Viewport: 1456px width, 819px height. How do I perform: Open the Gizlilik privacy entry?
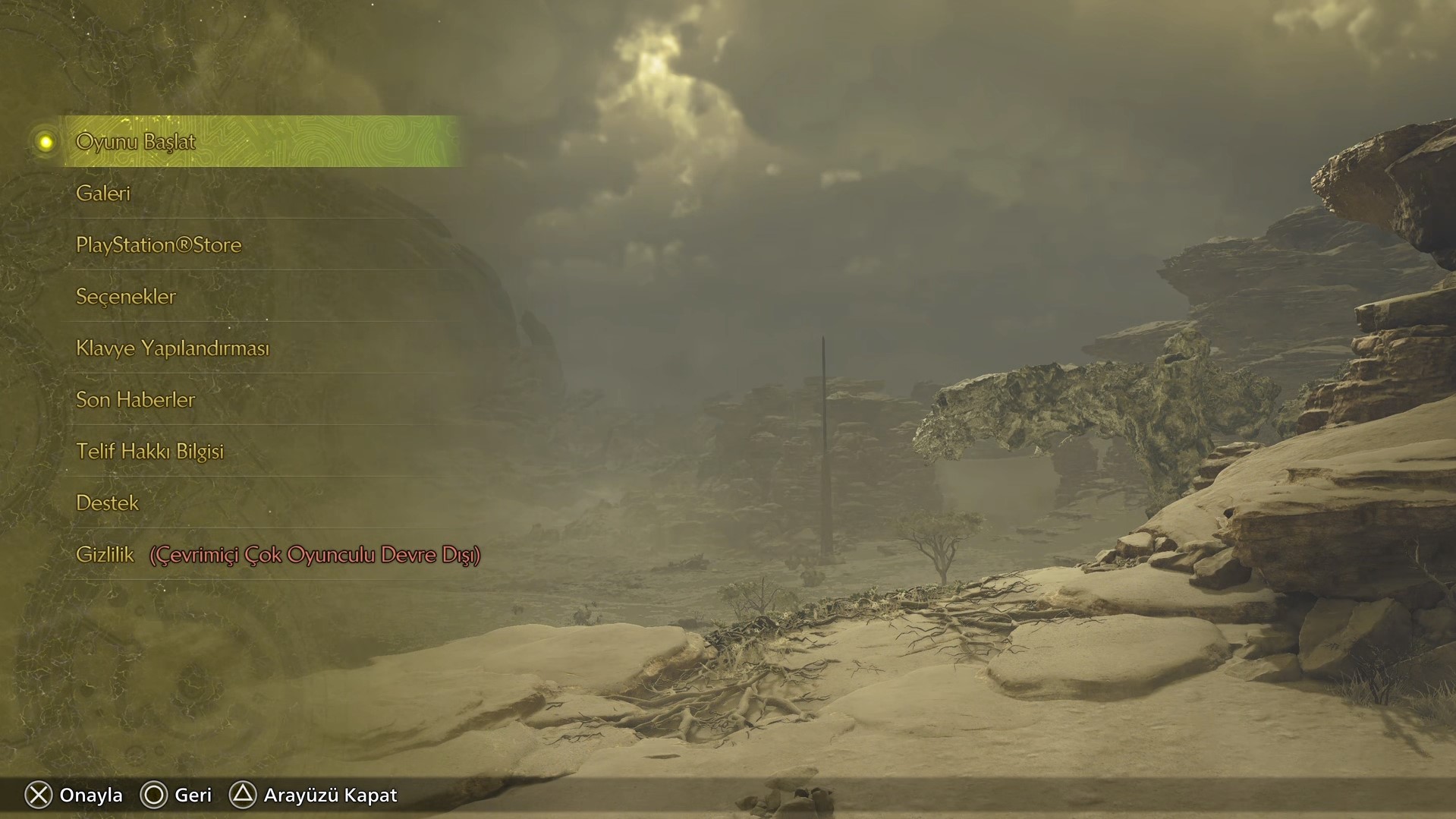click(105, 555)
